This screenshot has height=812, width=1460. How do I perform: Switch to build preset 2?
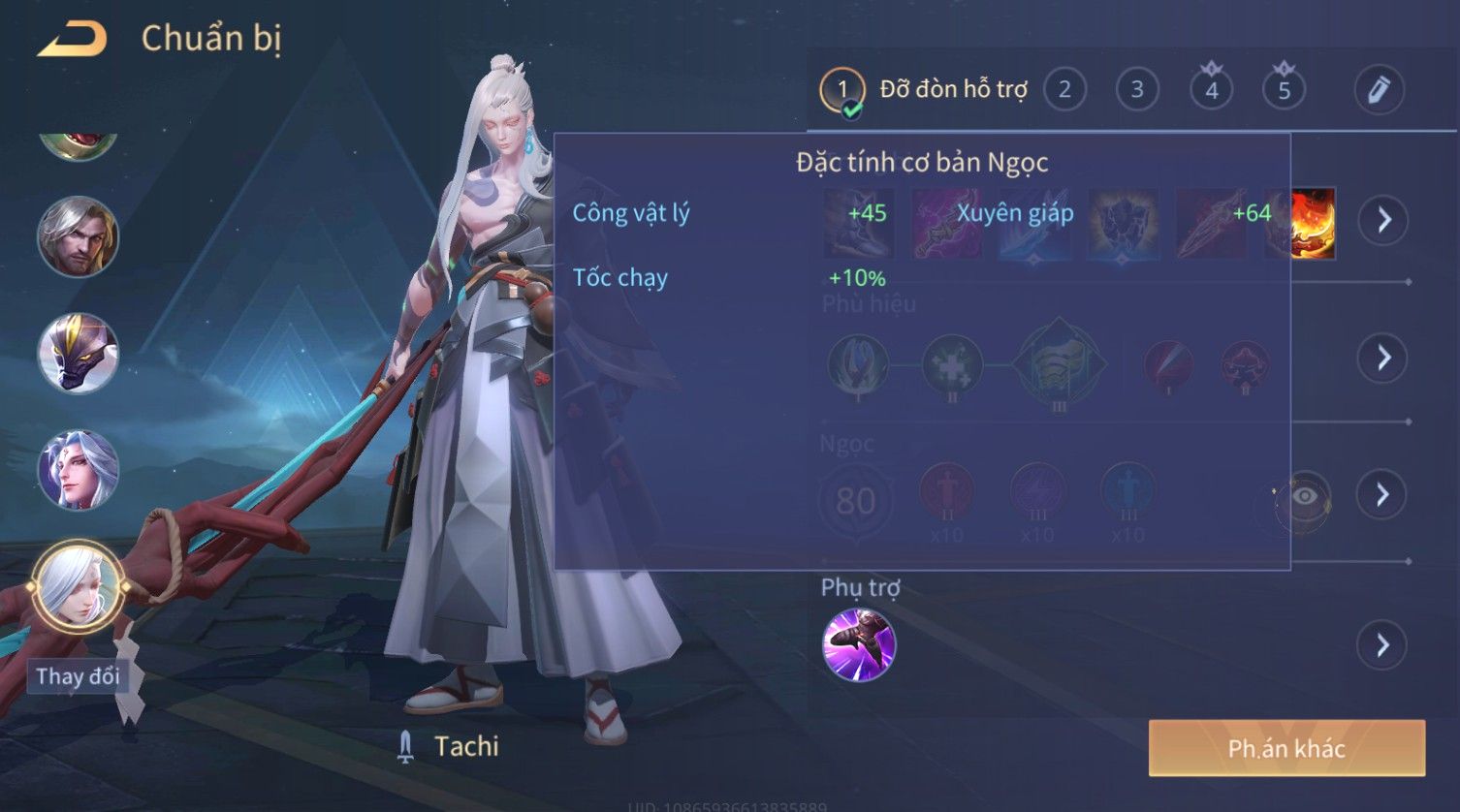(x=1064, y=90)
